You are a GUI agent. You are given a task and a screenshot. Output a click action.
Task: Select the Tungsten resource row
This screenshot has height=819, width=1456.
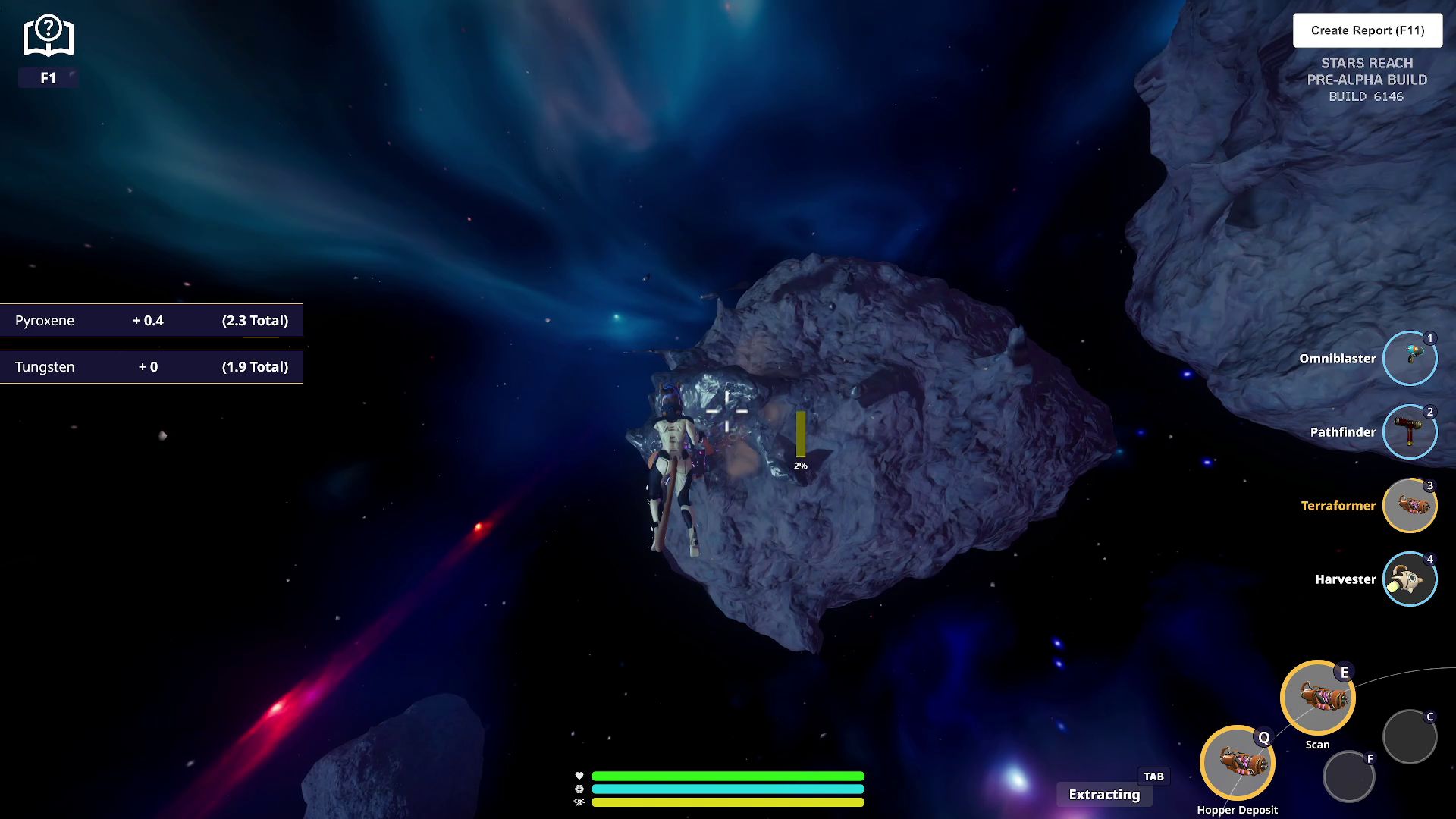click(152, 367)
